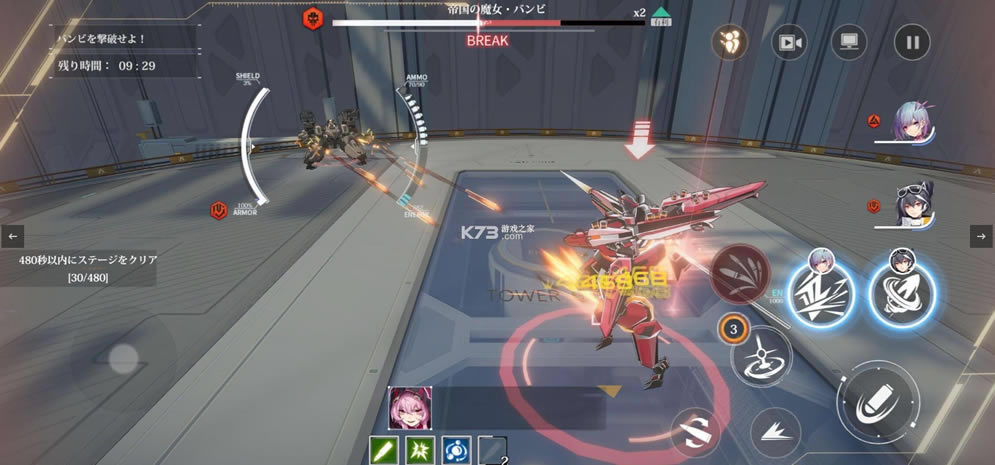This screenshot has width=995, height=465.
Task: Select the green bullet buff icon
Action: 385,450
